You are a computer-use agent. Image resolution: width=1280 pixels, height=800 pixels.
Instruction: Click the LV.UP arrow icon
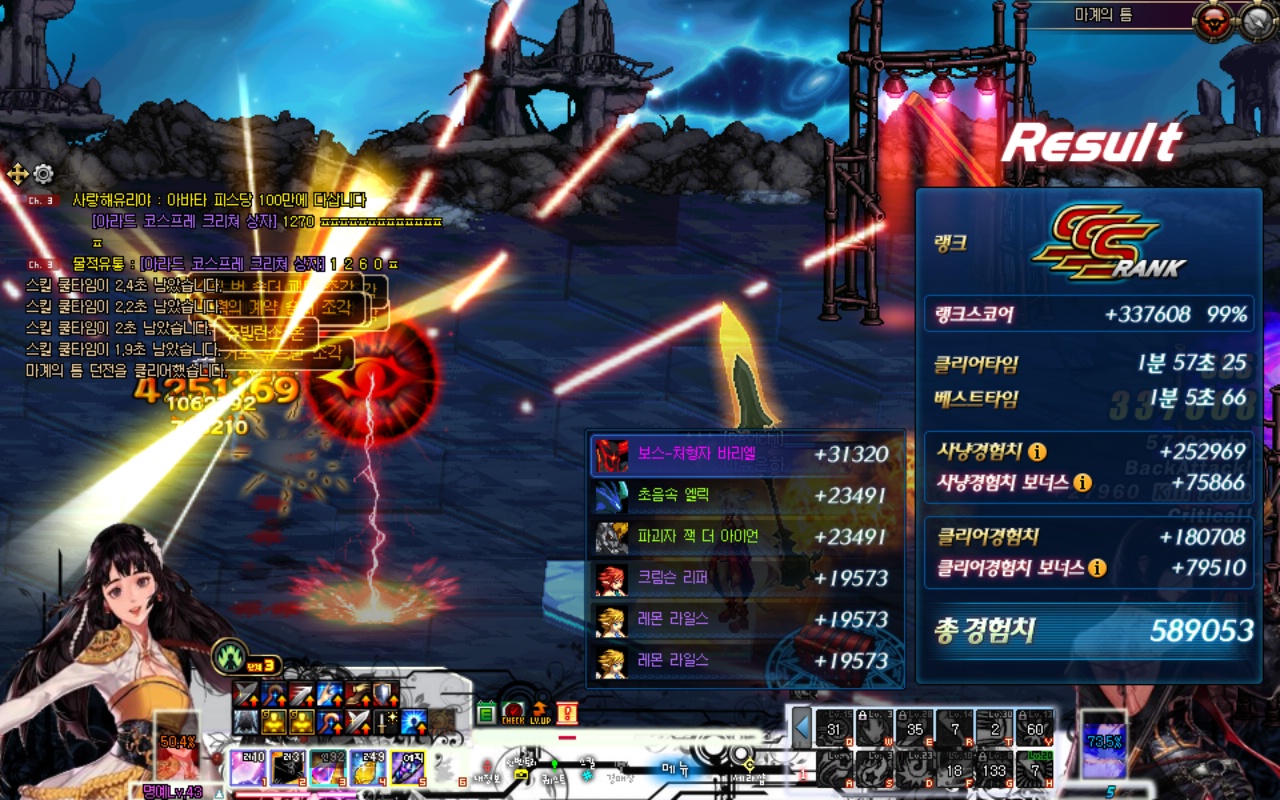tap(539, 712)
